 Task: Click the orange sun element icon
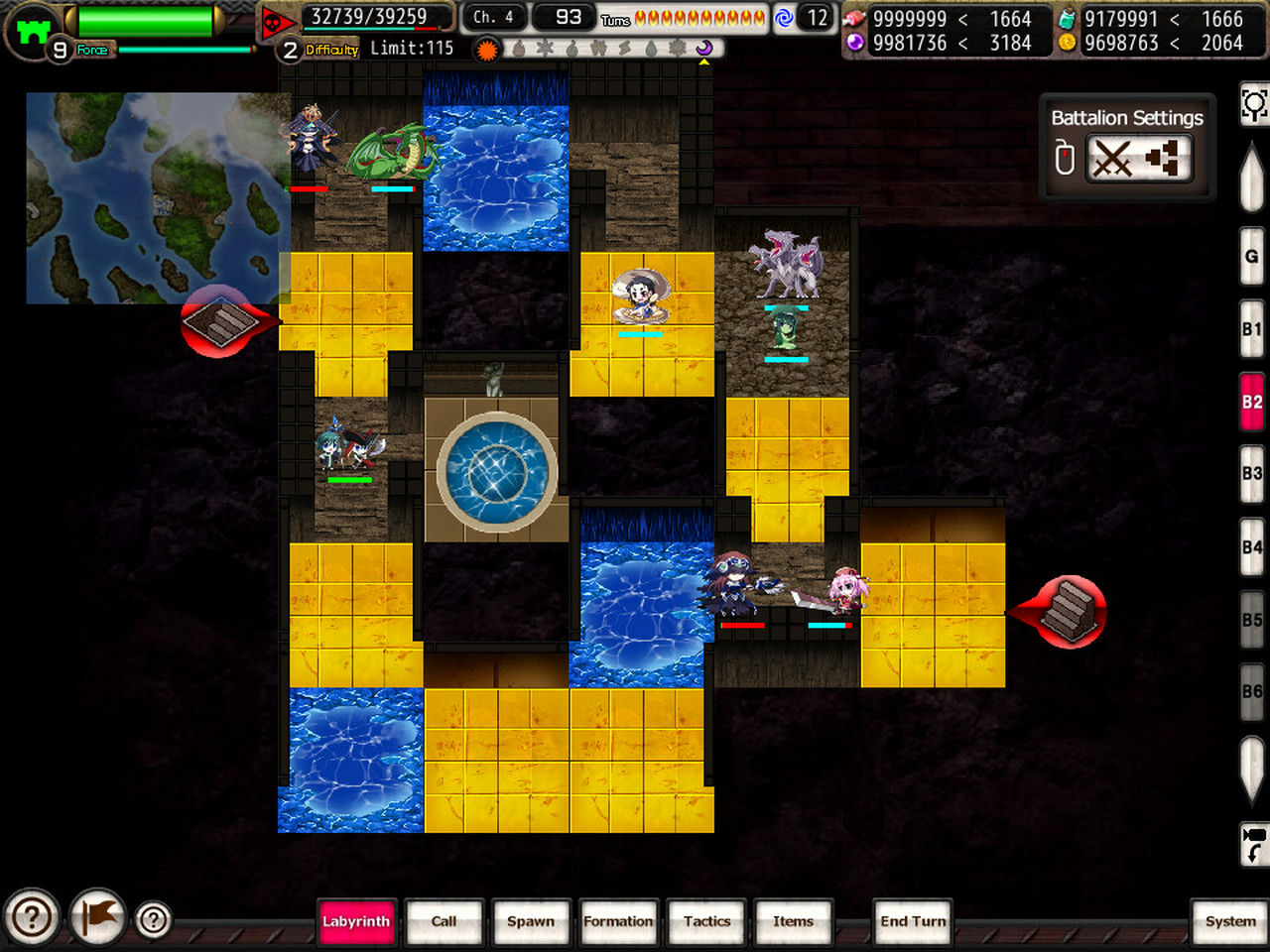tap(486, 50)
